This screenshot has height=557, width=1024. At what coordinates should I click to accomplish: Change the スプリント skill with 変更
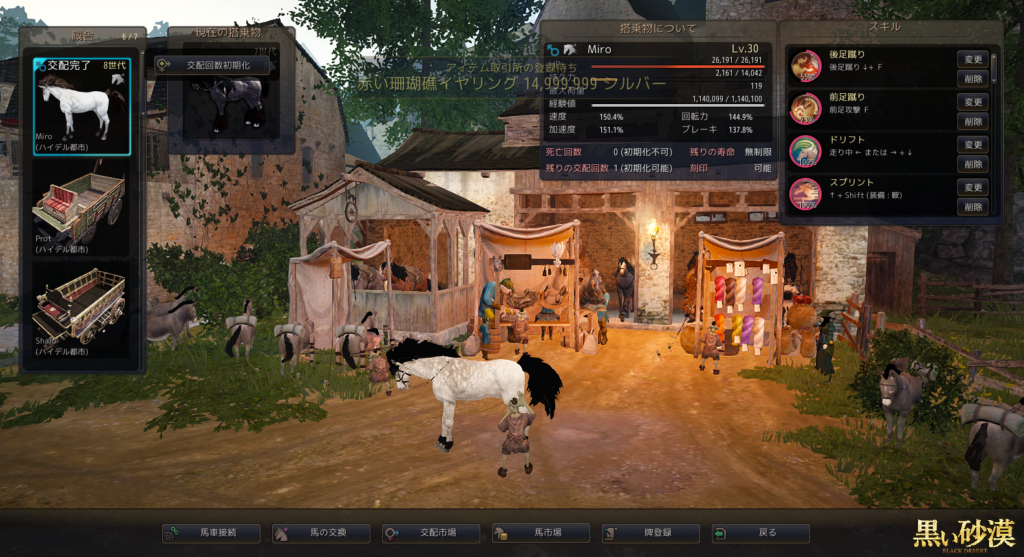[973, 188]
